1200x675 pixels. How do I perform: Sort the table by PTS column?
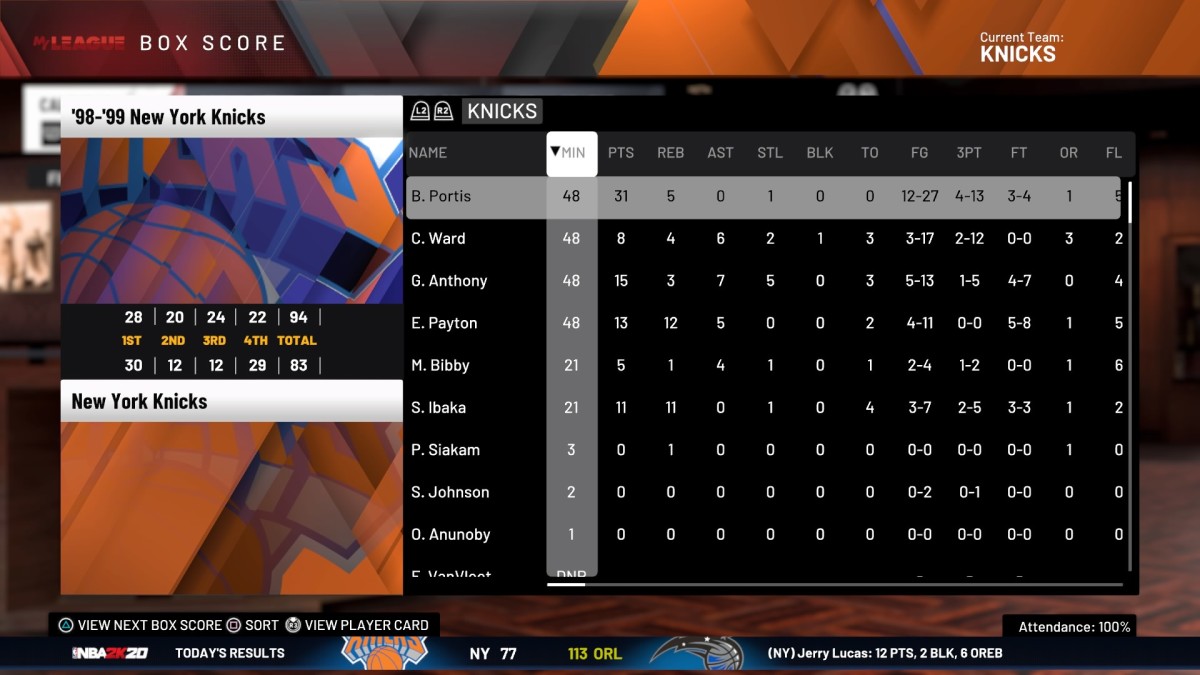click(x=621, y=153)
